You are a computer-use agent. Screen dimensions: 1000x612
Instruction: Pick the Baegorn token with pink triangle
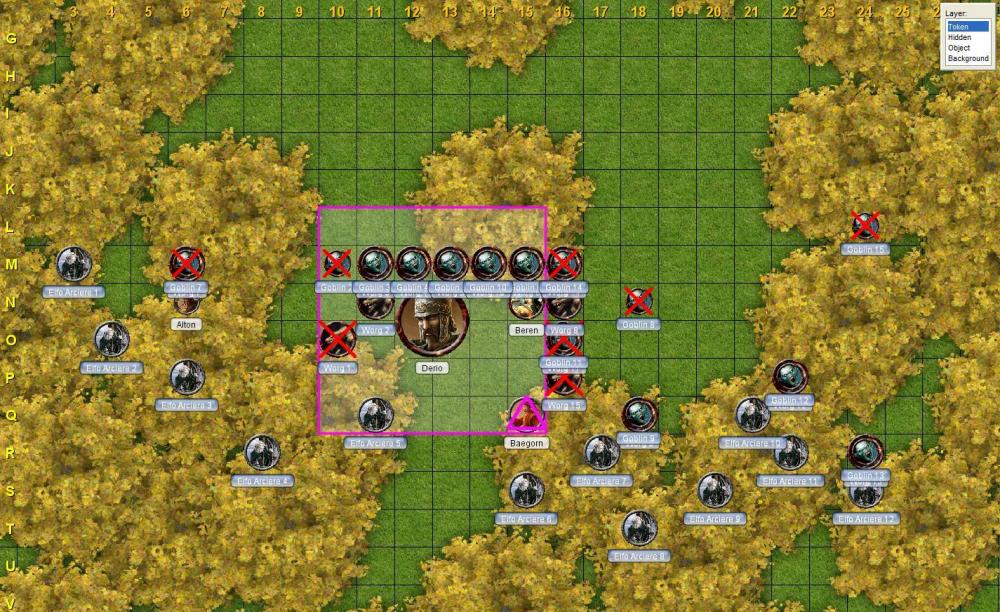526,415
